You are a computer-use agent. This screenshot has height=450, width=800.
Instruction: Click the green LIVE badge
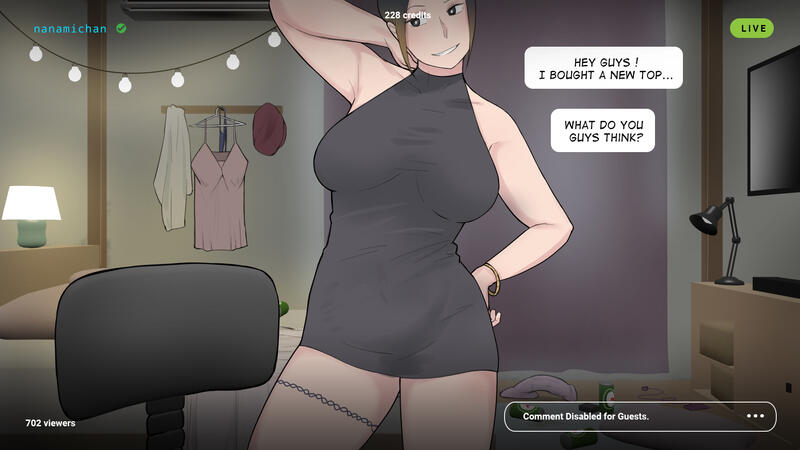[x=752, y=28]
